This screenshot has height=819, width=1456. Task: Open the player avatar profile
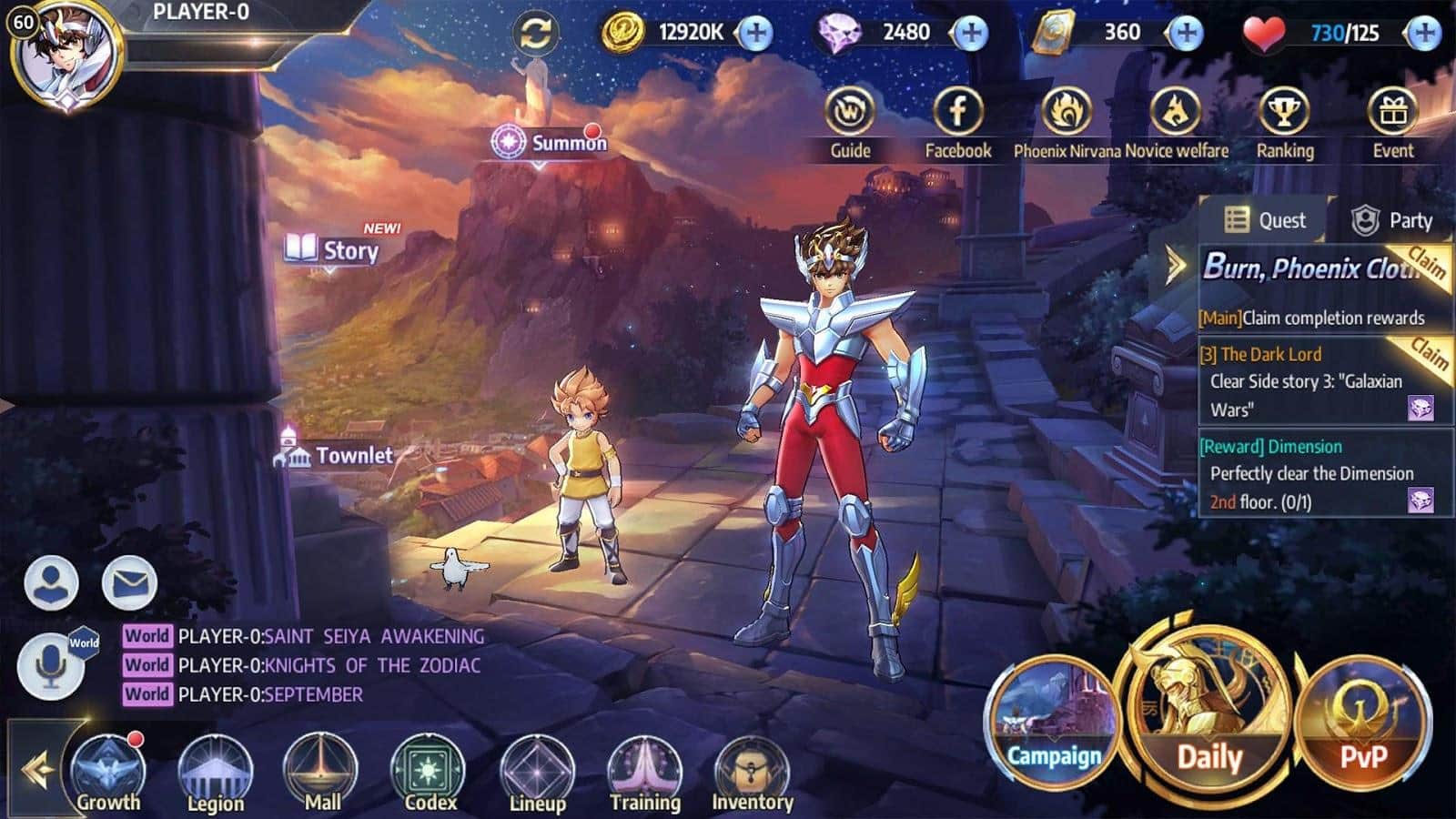coord(66,55)
